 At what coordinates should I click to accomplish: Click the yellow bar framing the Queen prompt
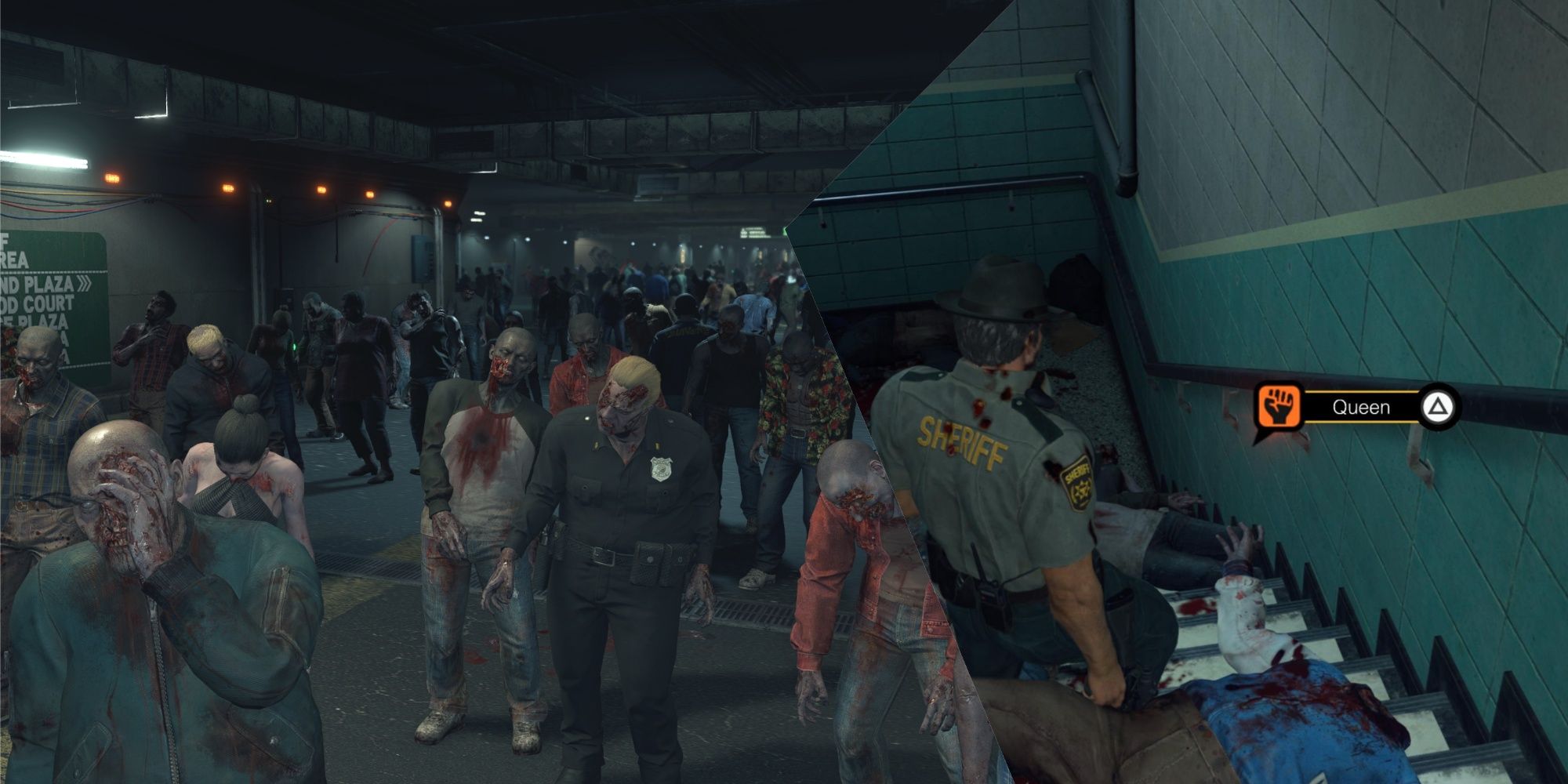click(x=1361, y=391)
